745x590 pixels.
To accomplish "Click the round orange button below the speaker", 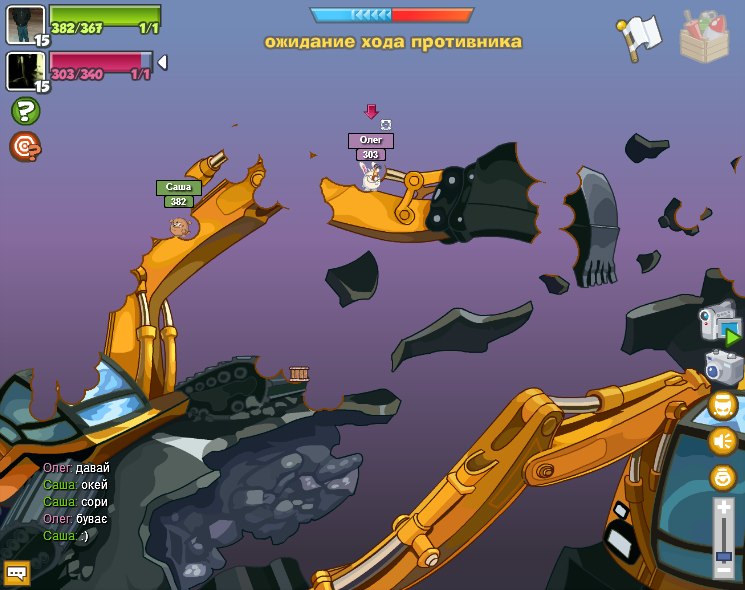I will [x=722, y=477].
